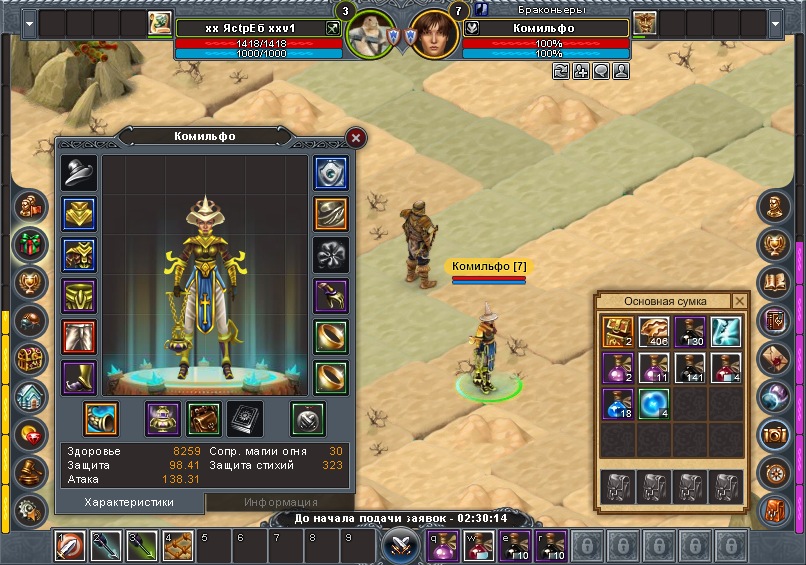Viewport: 806px width, 565px height.
Task: Open the gear settings icon
Action: click(x=27, y=509)
